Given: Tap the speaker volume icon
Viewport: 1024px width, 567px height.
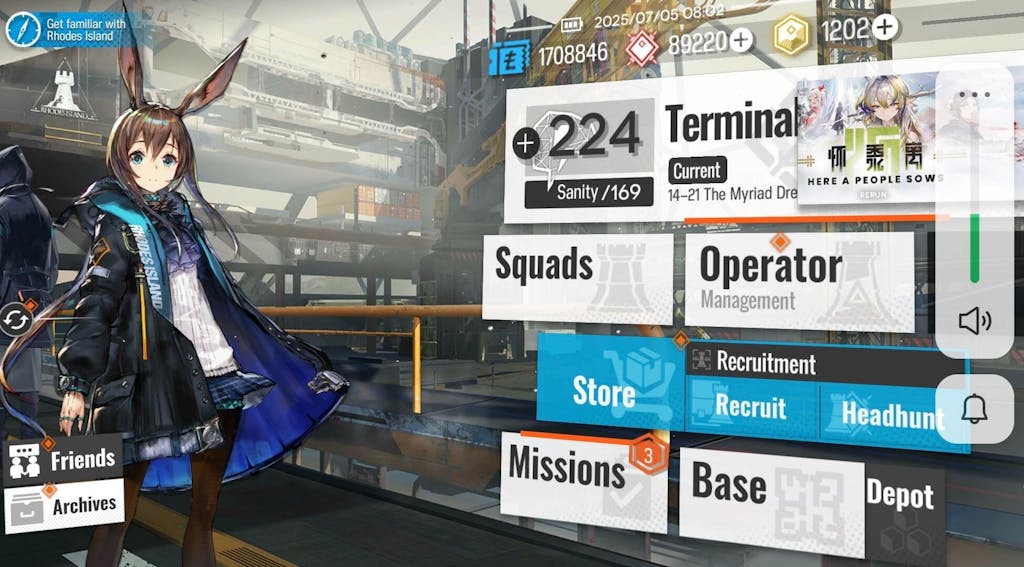Looking at the screenshot, I should (973, 320).
